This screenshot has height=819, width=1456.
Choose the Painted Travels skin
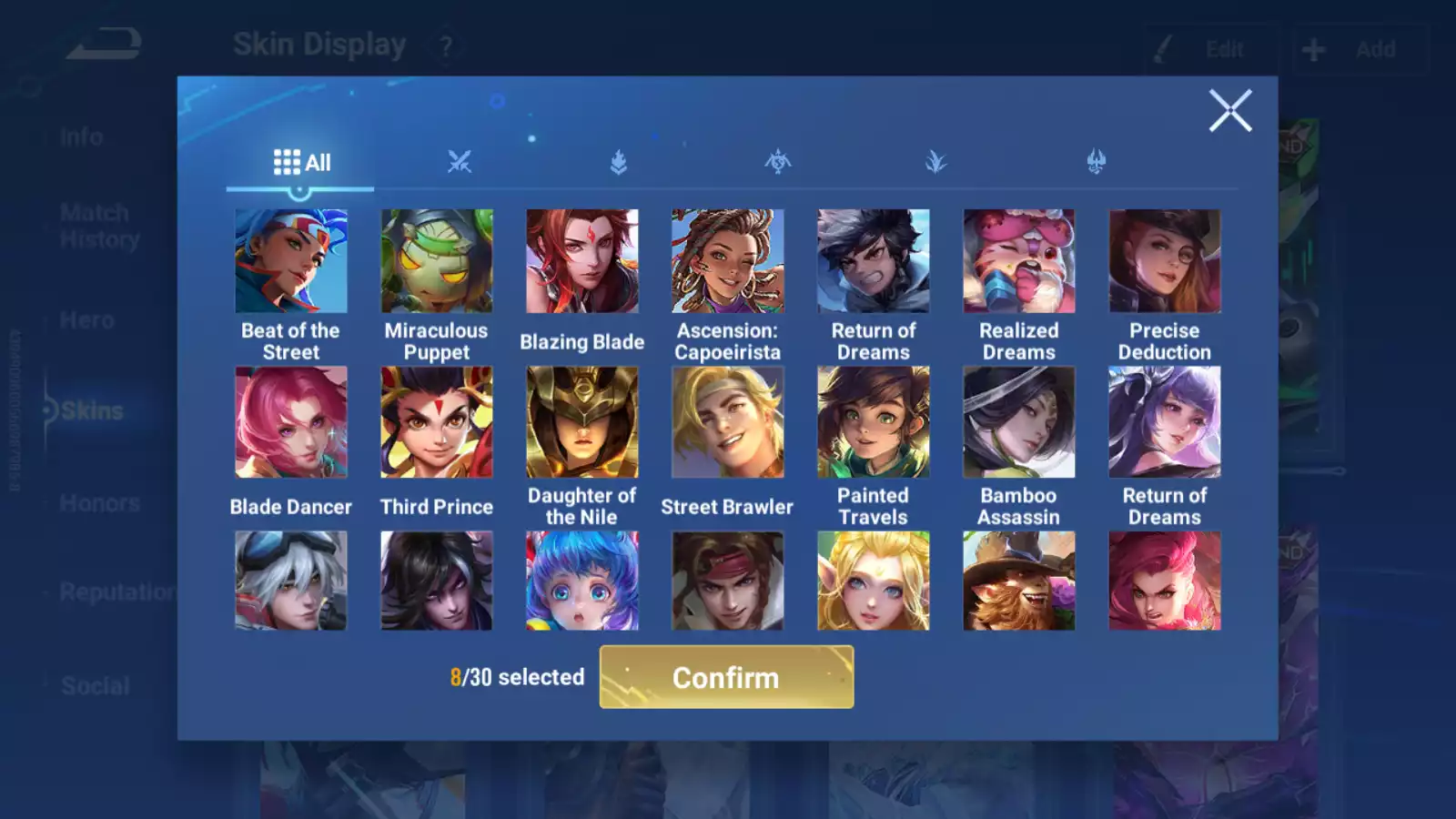pyautogui.click(x=874, y=422)
